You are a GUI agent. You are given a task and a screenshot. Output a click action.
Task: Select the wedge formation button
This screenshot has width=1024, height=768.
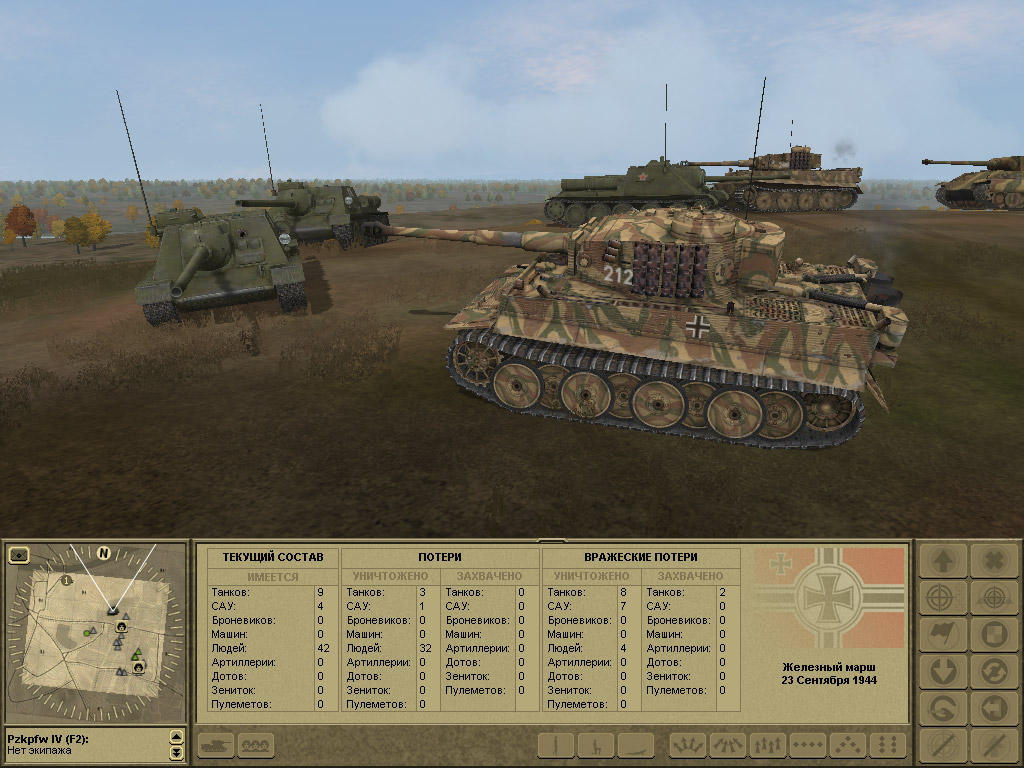click(848, 745)
